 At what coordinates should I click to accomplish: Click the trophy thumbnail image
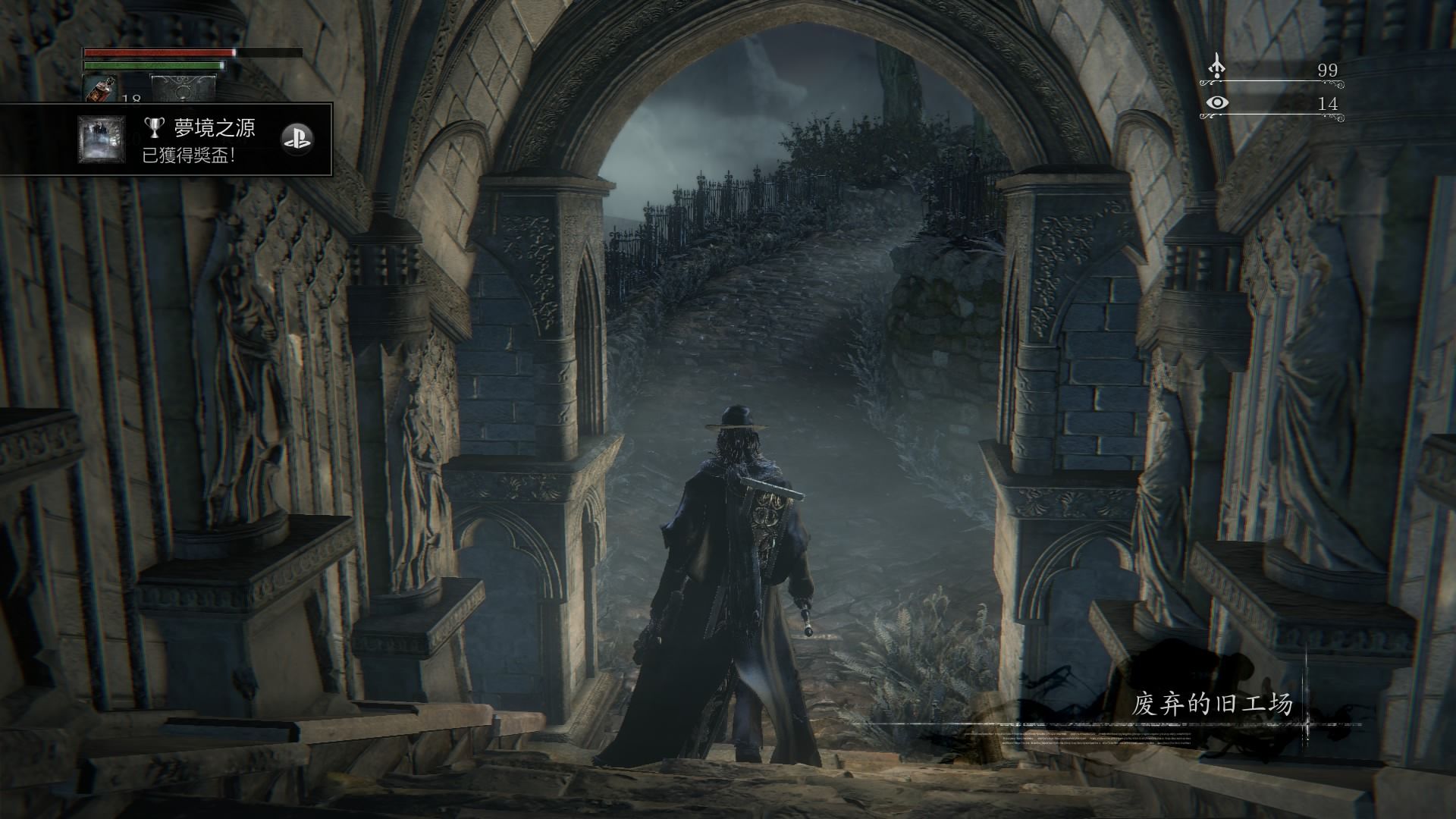click(102, 140)
